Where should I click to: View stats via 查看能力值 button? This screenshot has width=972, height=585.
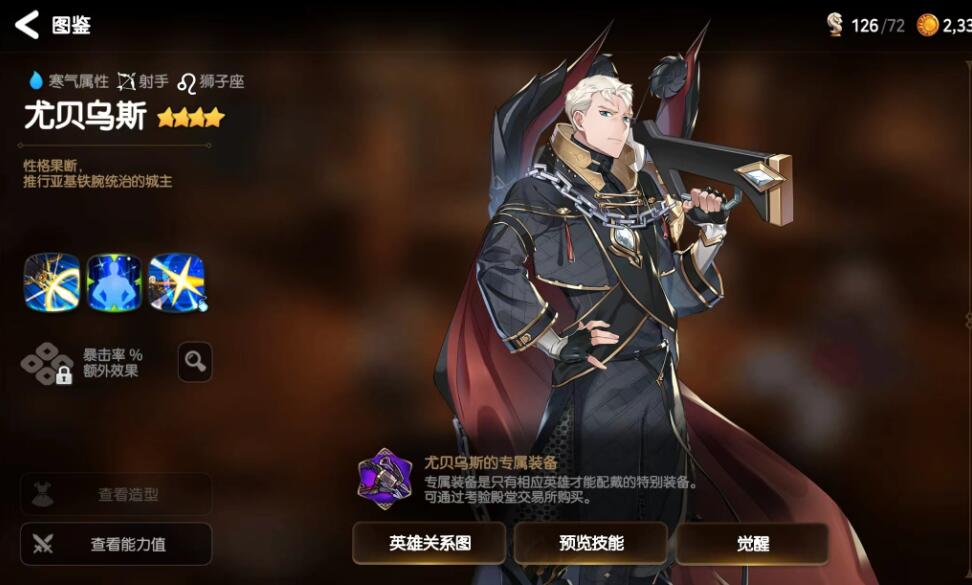(x=116, y=544)
